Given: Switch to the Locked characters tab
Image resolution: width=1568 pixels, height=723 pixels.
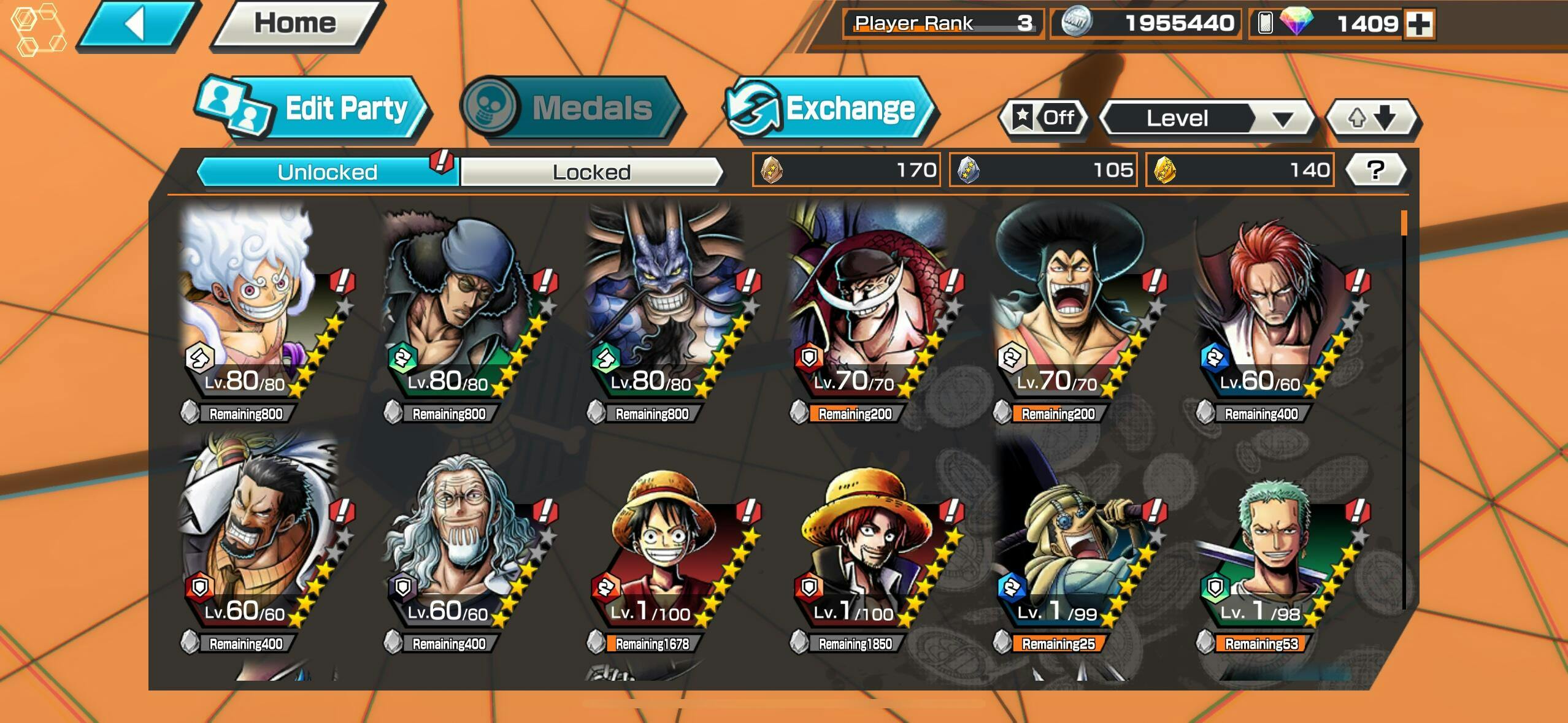Looking at the screenshot, I should click(591, 172).
